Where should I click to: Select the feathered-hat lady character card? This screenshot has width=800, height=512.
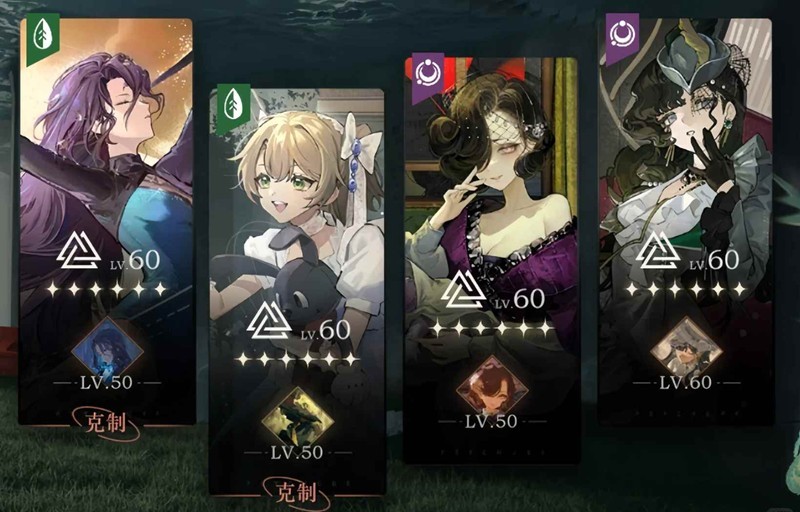685,150
